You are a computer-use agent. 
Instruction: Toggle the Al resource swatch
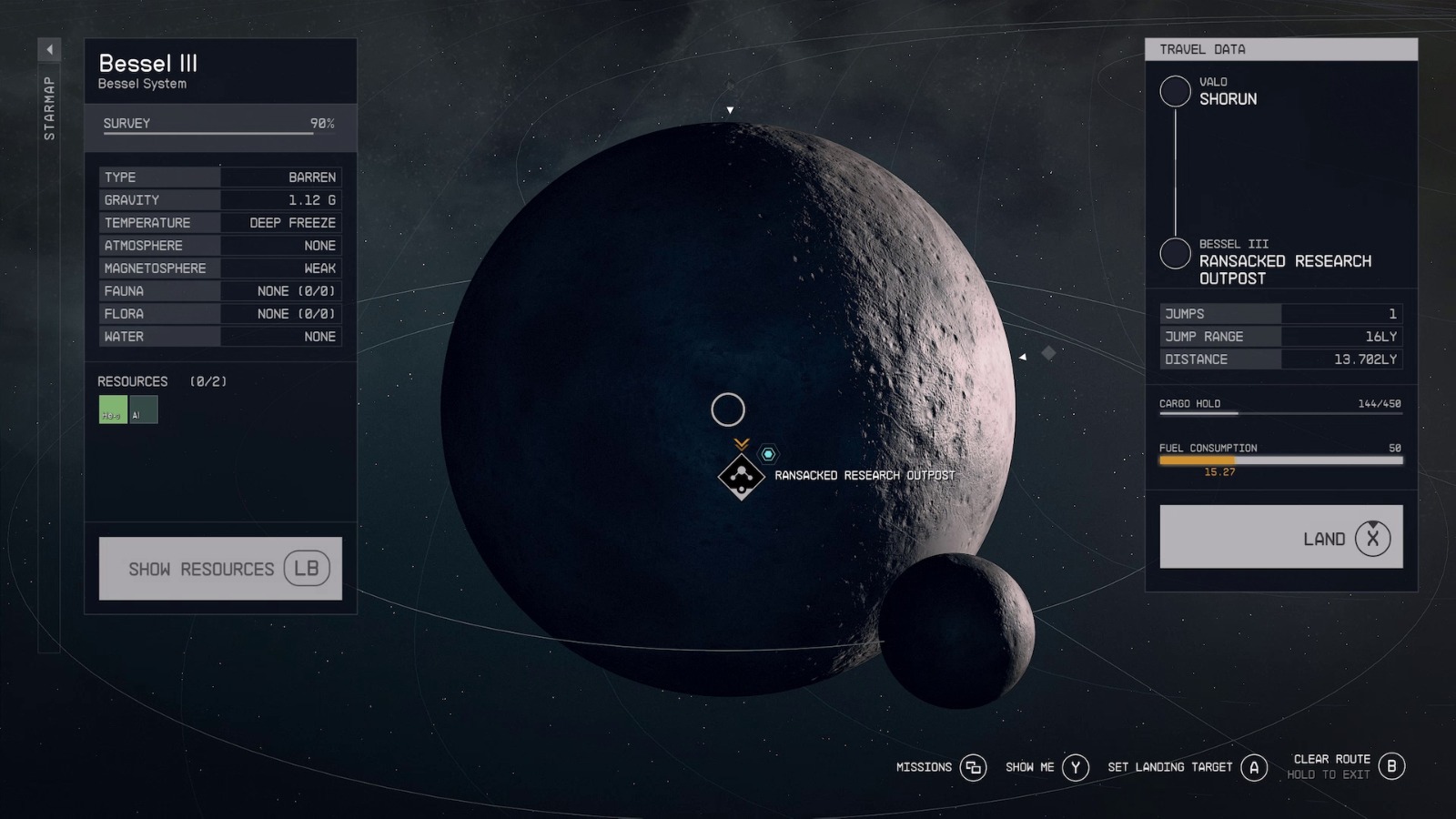coord(145,409)
